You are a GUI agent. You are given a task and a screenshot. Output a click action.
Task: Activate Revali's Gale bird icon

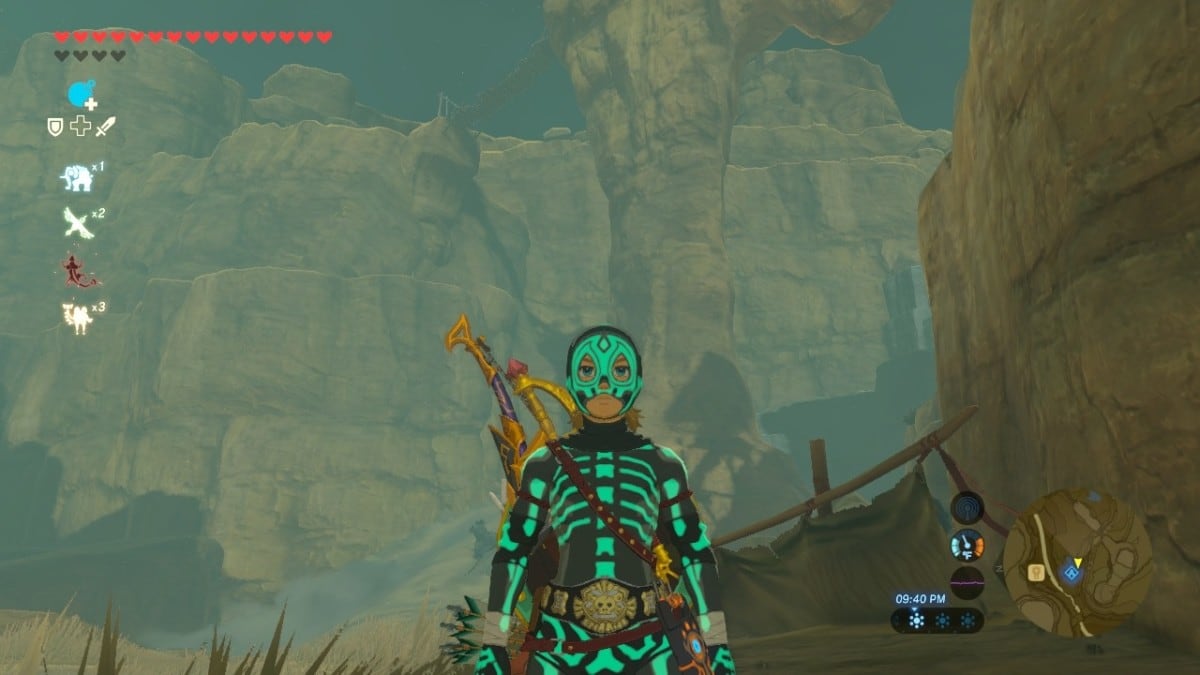click(77, 222)
